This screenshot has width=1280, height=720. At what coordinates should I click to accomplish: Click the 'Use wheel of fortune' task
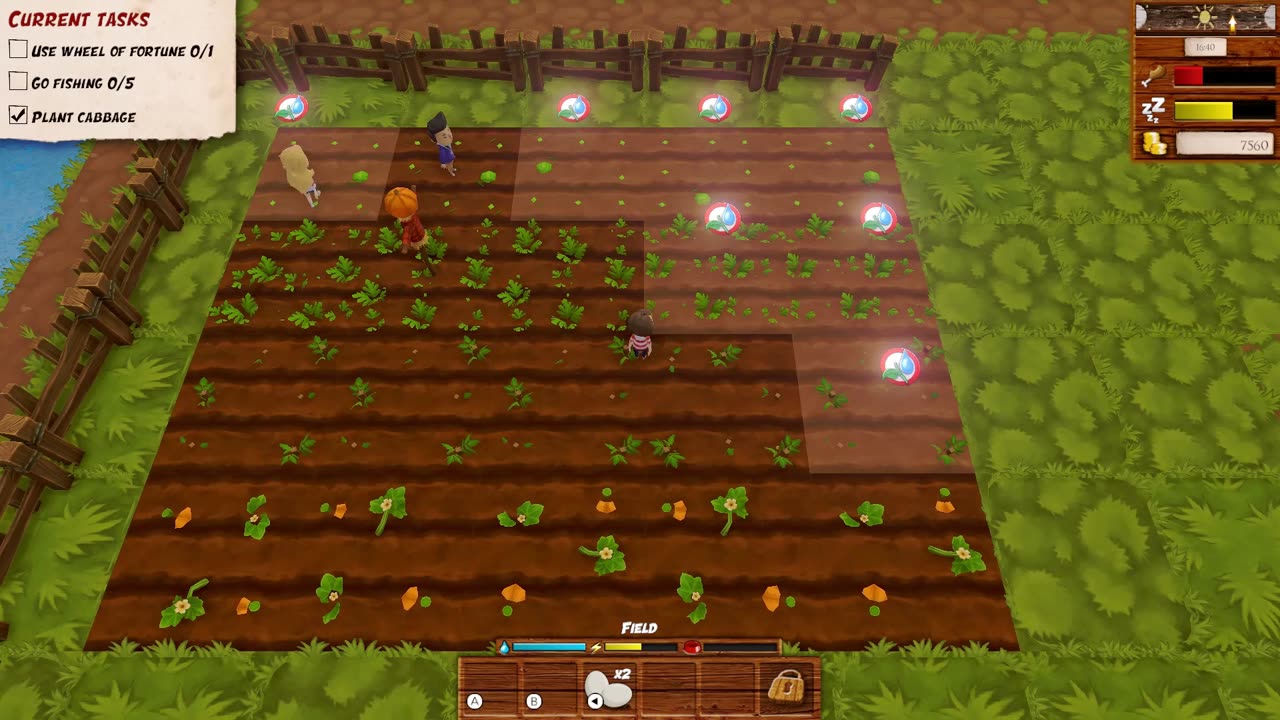tap(121, 51)
